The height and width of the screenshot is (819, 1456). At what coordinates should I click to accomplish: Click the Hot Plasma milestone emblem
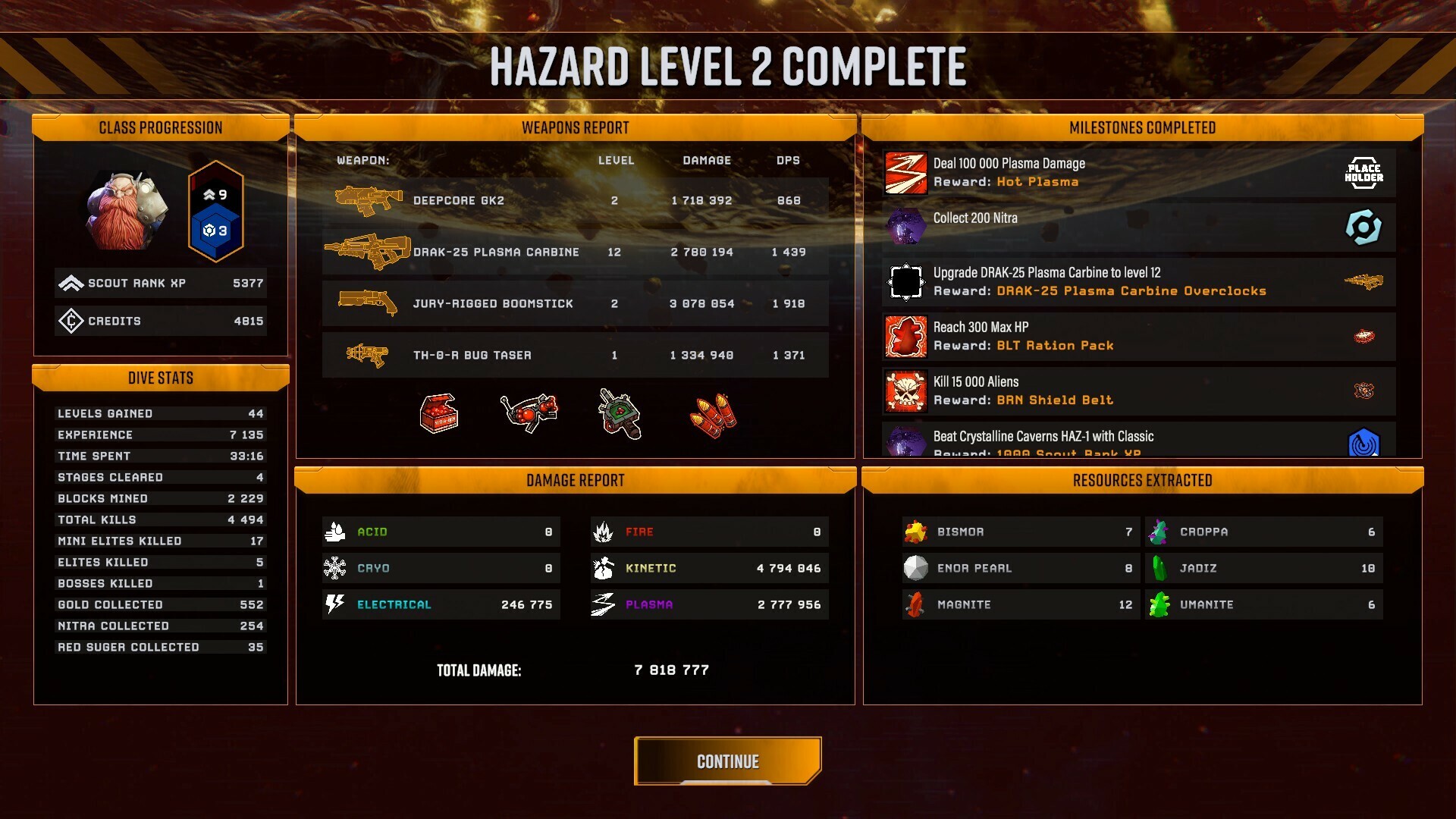pyautogui.click(x=905, y=173)
